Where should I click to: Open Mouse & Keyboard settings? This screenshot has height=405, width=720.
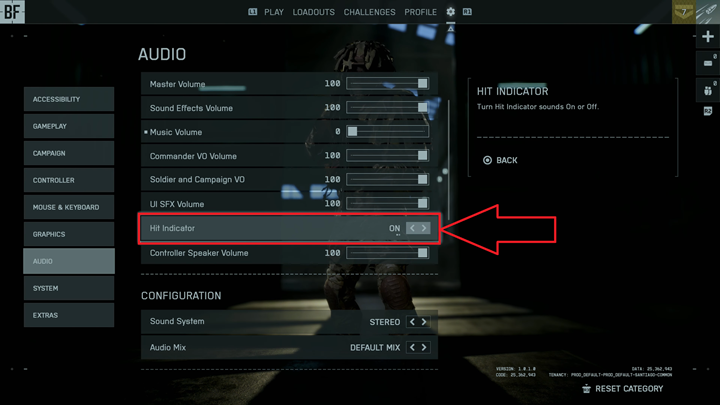pos(68,207)
